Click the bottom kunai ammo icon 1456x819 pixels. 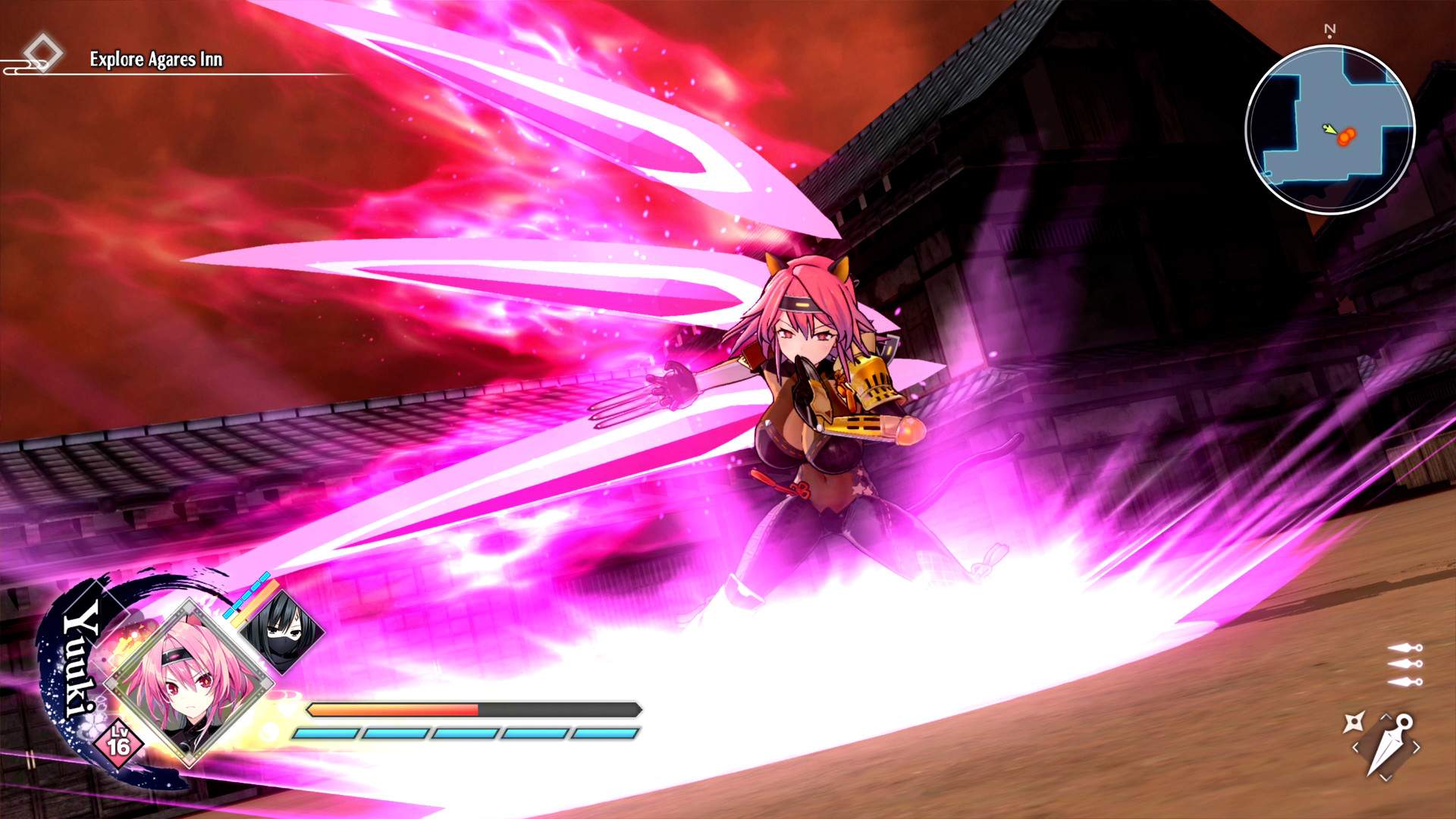pos(1404,680)
